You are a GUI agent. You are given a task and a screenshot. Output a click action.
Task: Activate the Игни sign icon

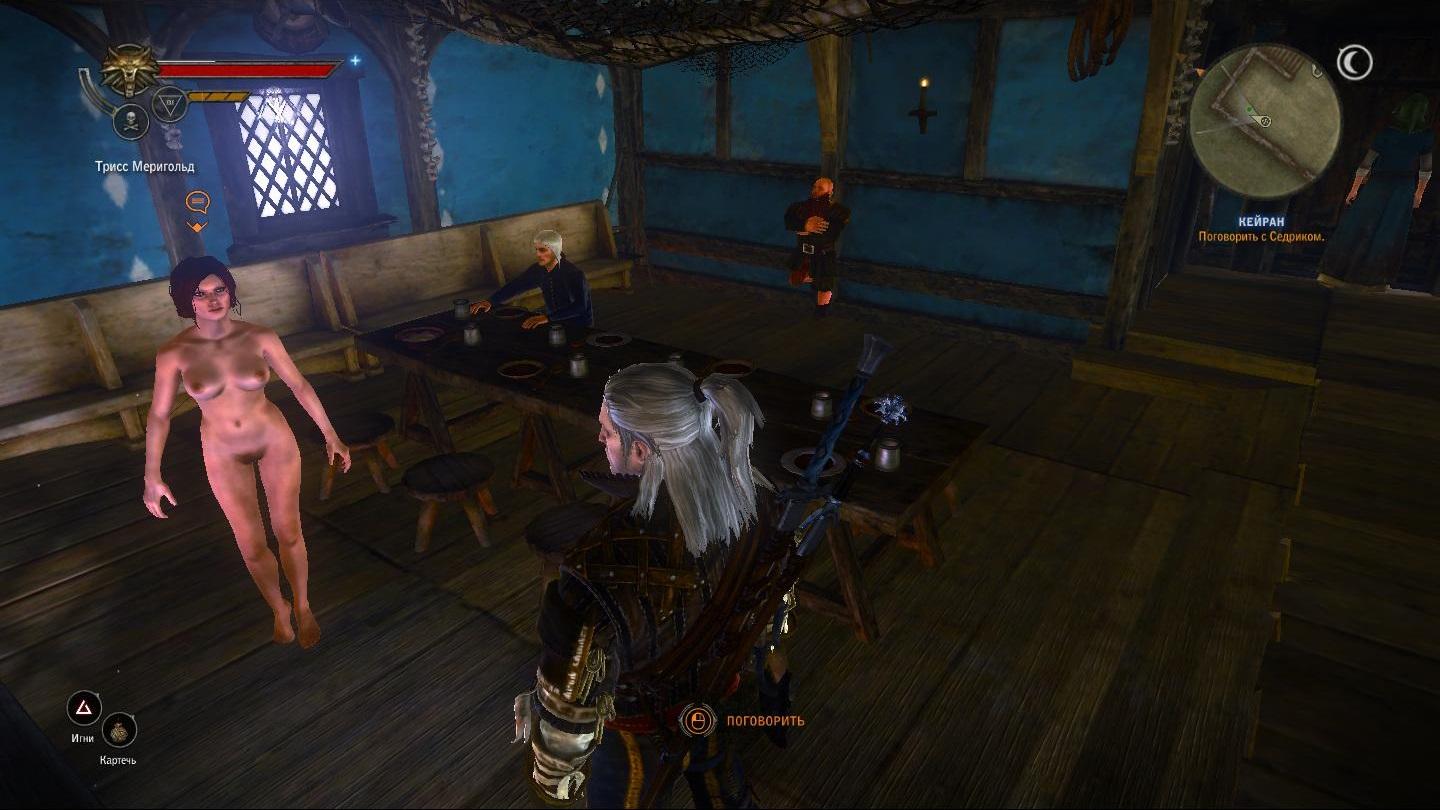pyautogui.click(x=84, y=709)
